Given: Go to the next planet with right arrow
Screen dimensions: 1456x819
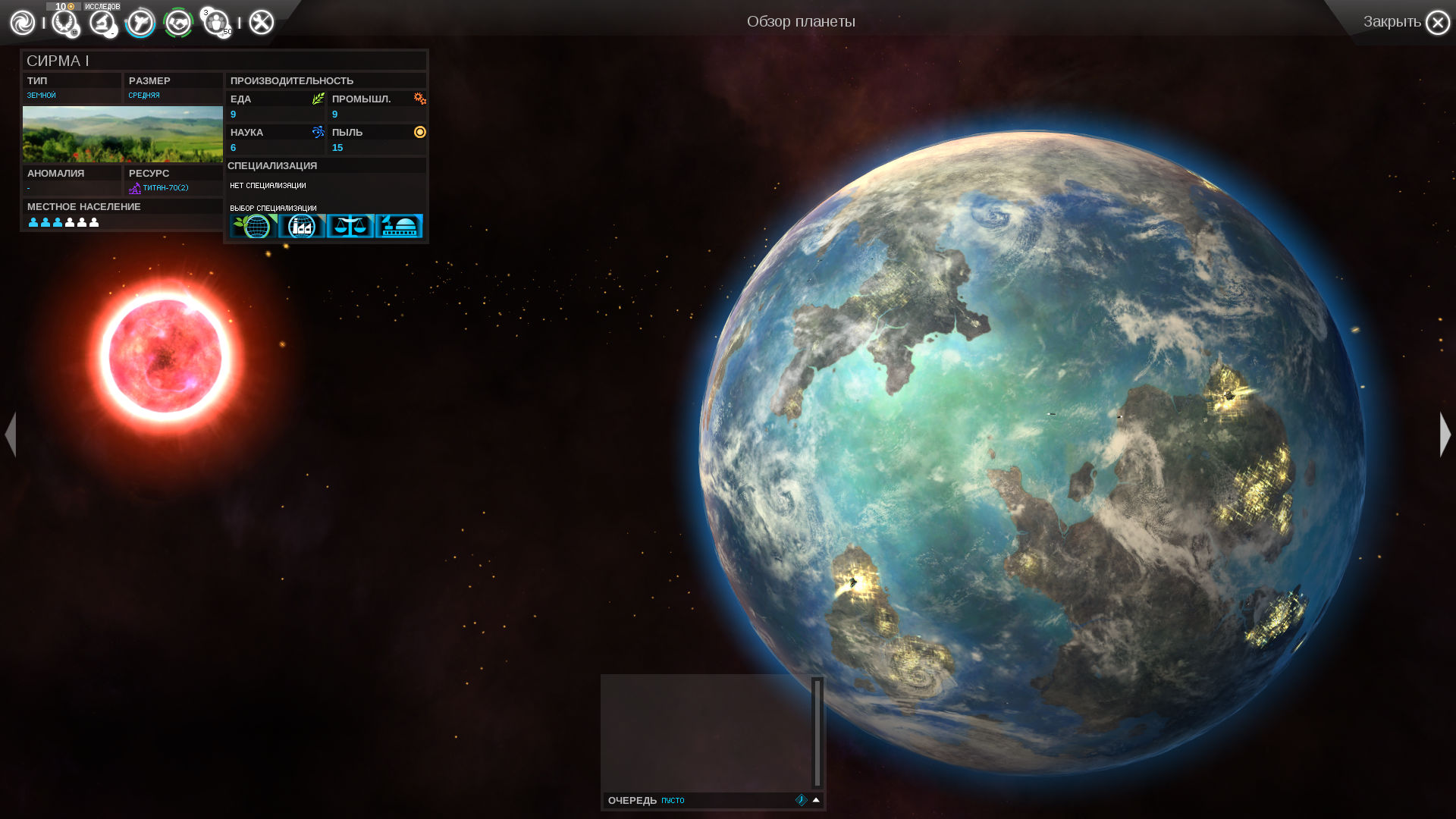Looking at the screenshot, I should pyautogui.click(x=1445, y=435).
